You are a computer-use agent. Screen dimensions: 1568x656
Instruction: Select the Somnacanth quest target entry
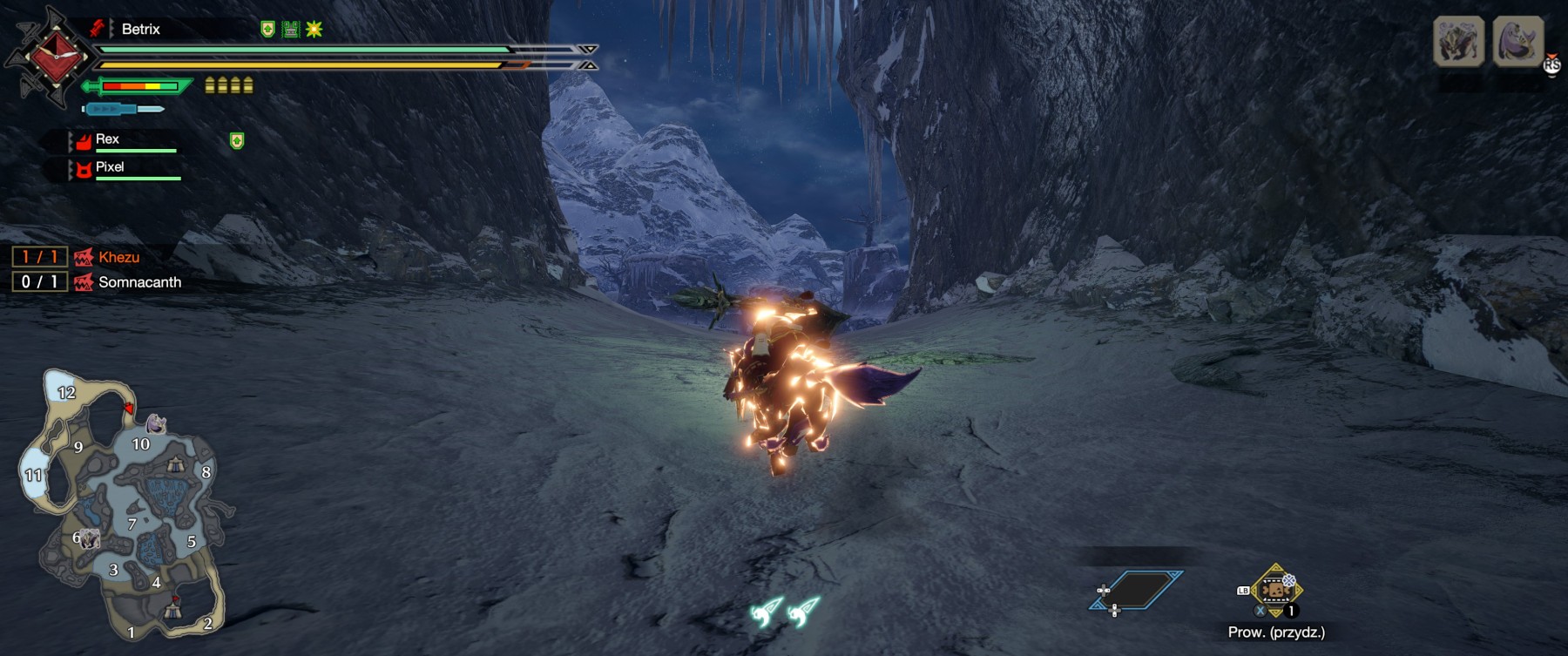coord(139,282)
